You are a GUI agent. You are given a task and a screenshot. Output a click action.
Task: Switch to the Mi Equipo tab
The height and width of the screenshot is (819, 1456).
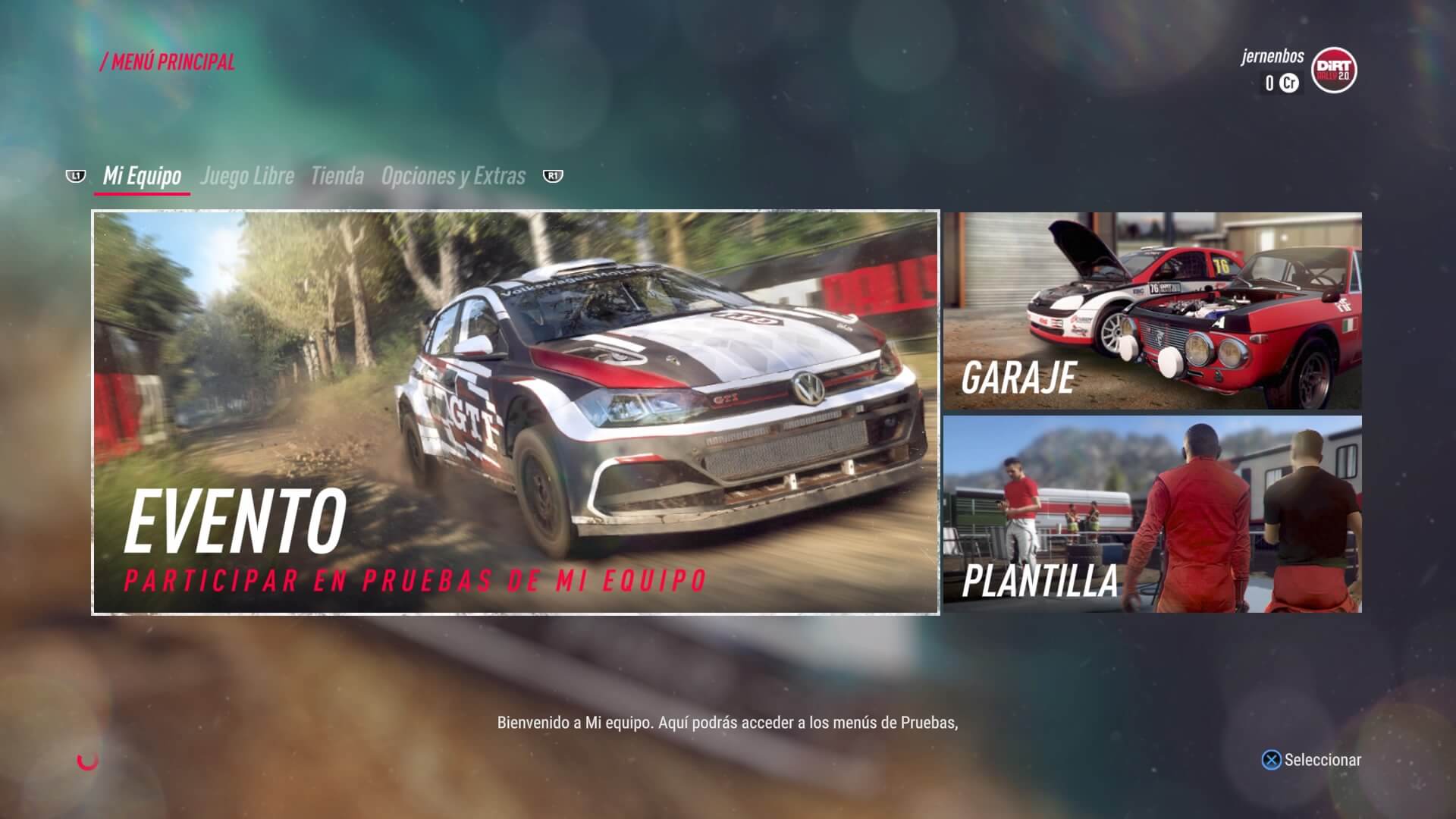point(142,176)
